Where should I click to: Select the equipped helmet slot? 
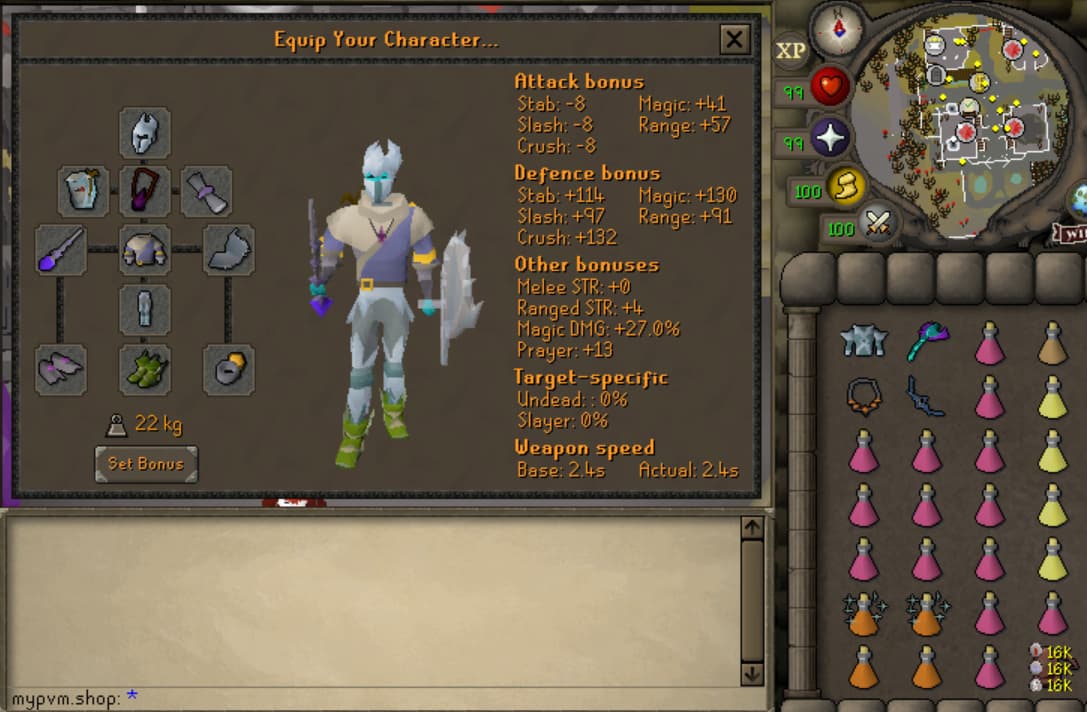coord(145,133)
